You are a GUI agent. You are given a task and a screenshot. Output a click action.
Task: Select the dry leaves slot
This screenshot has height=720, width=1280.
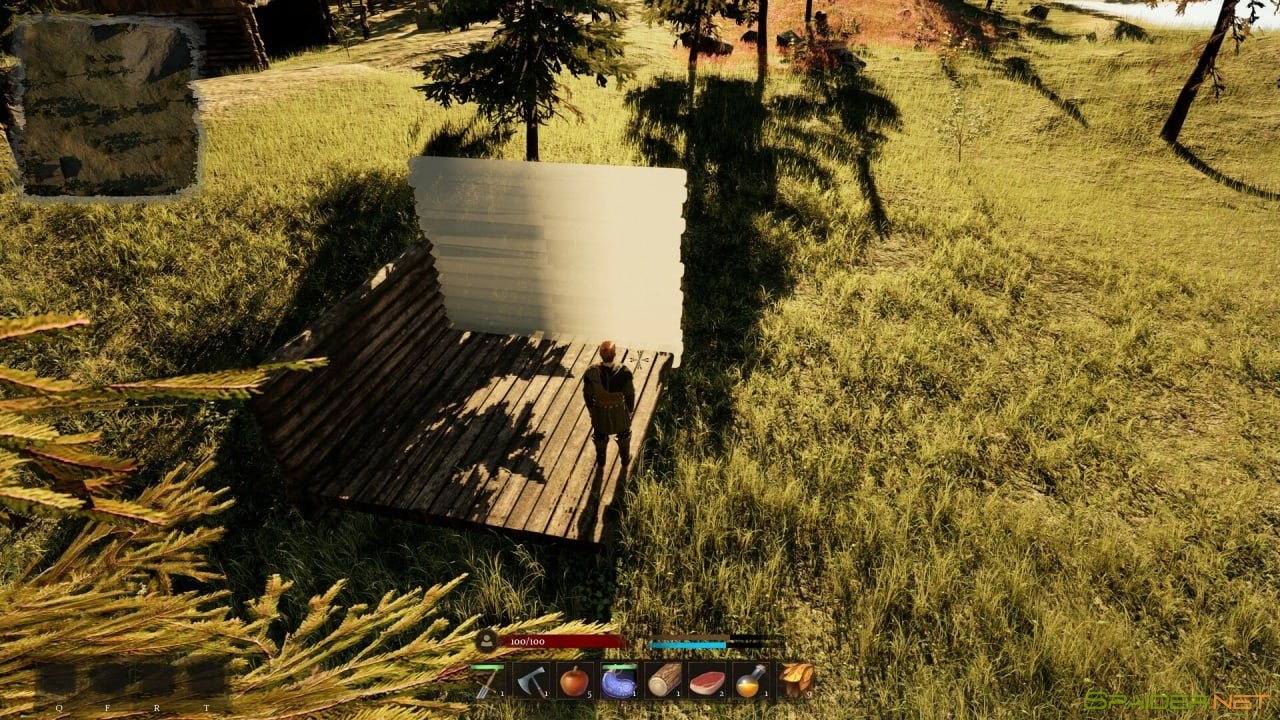[795, 681]
